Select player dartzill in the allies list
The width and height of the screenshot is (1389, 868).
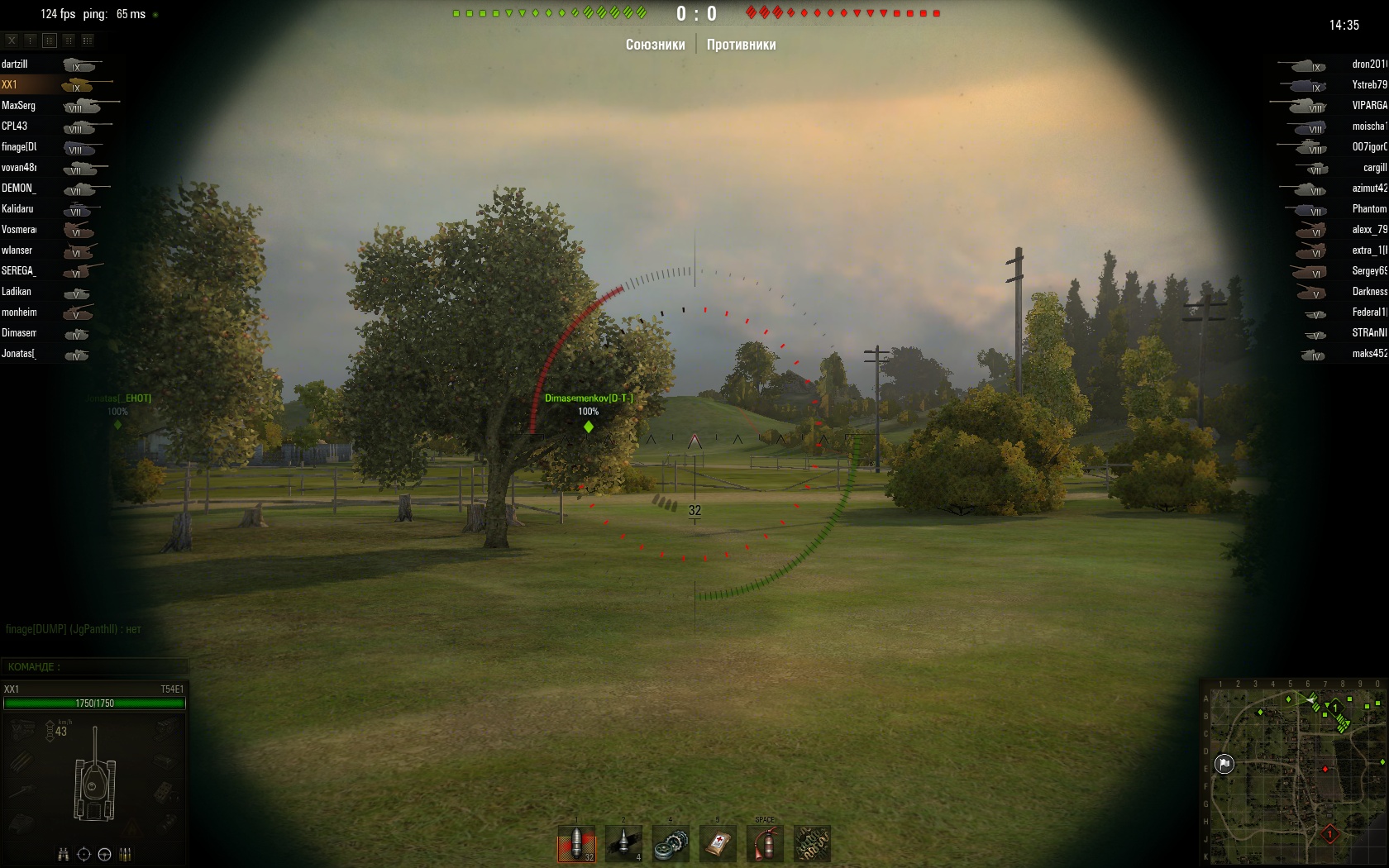(x=15, y=64)
